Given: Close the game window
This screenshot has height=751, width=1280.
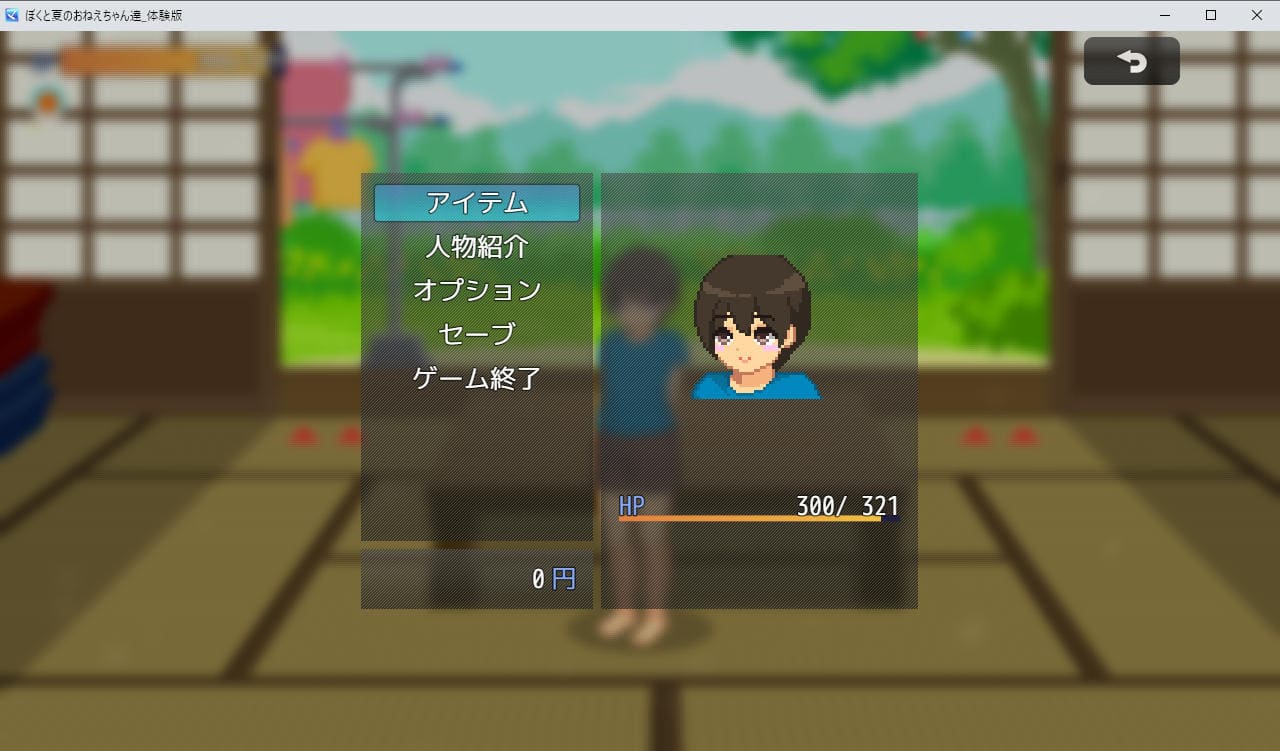Looking at the screenshot, I should tap(1256, 15).
